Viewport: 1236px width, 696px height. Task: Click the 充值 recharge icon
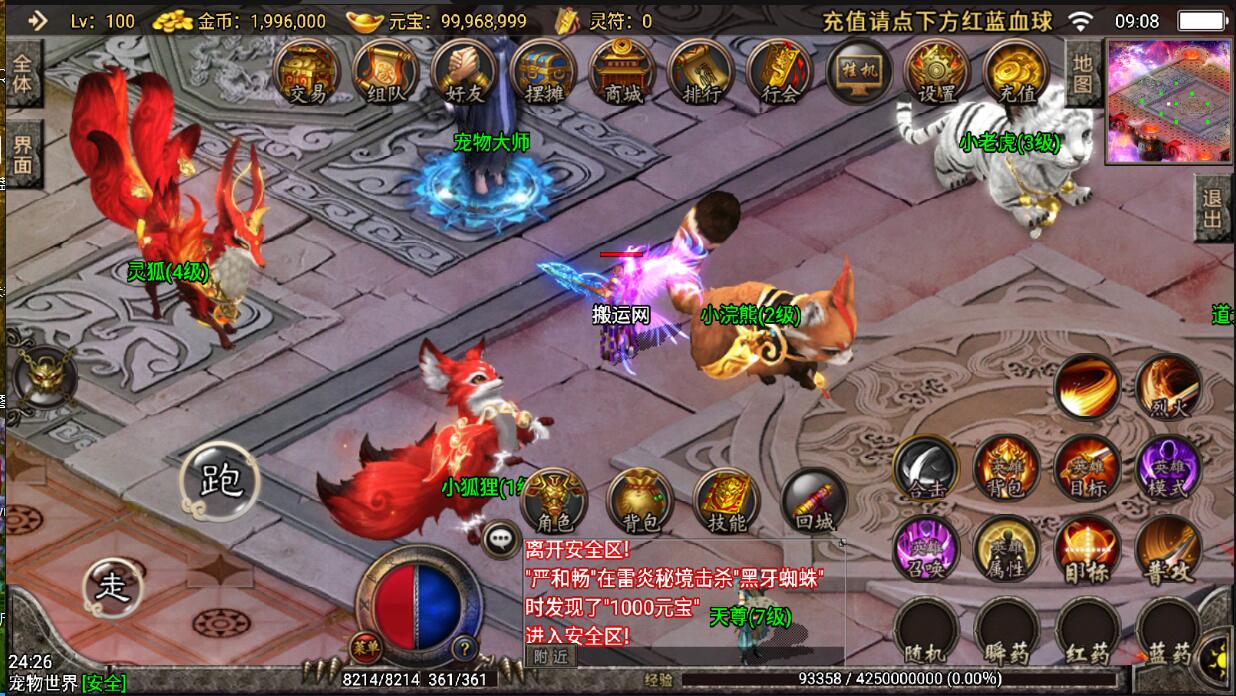pos(1016,73)
